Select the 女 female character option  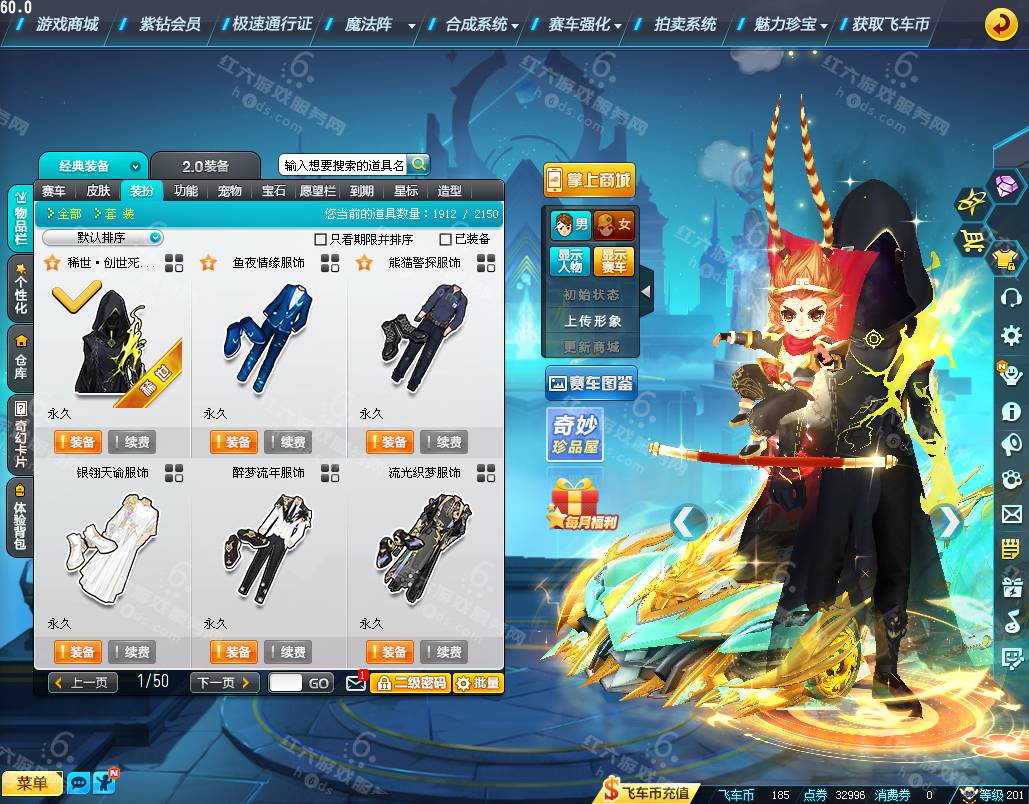[x=614, y=224]
